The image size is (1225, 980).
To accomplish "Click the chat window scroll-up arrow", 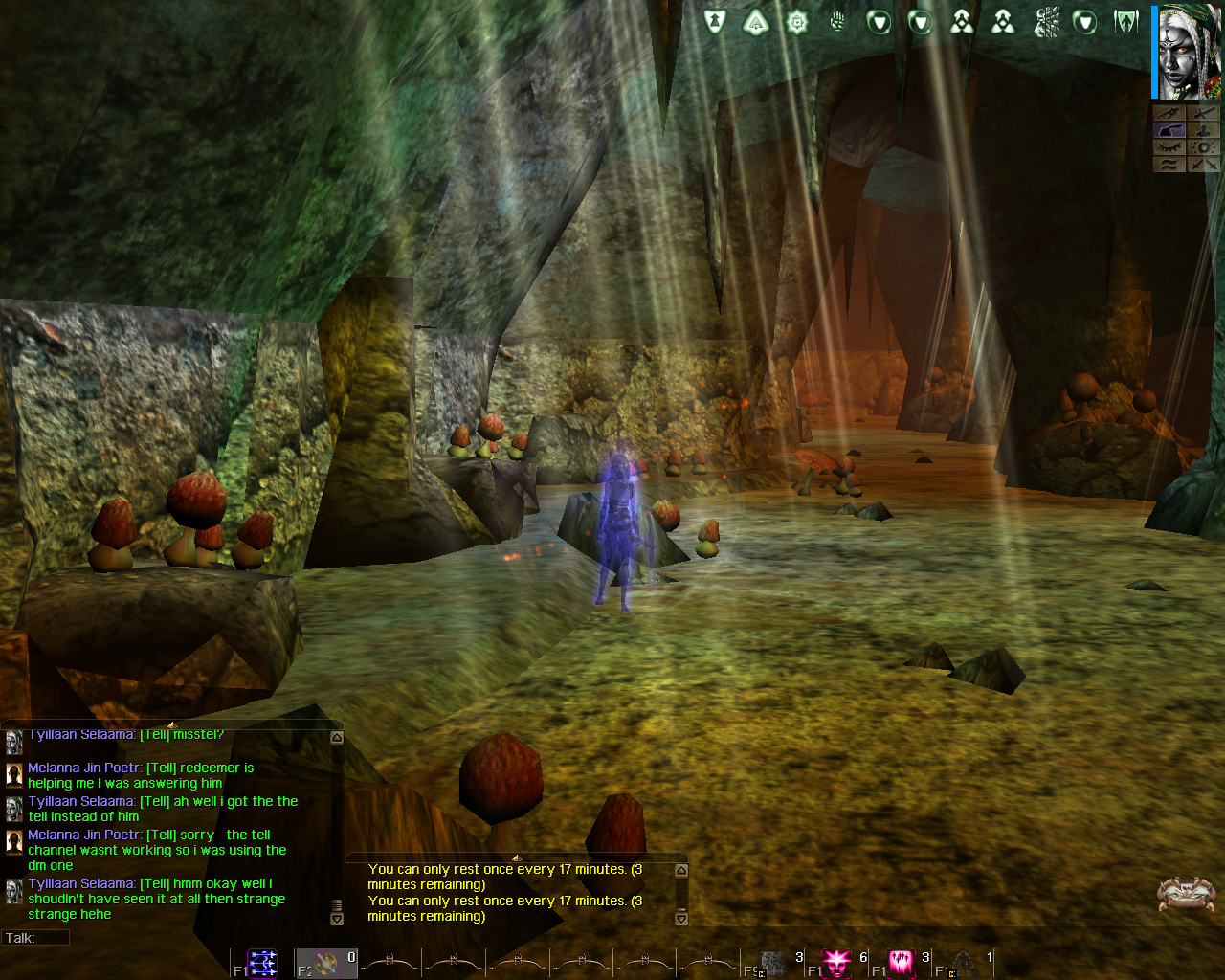I will [x=336, y=735].
